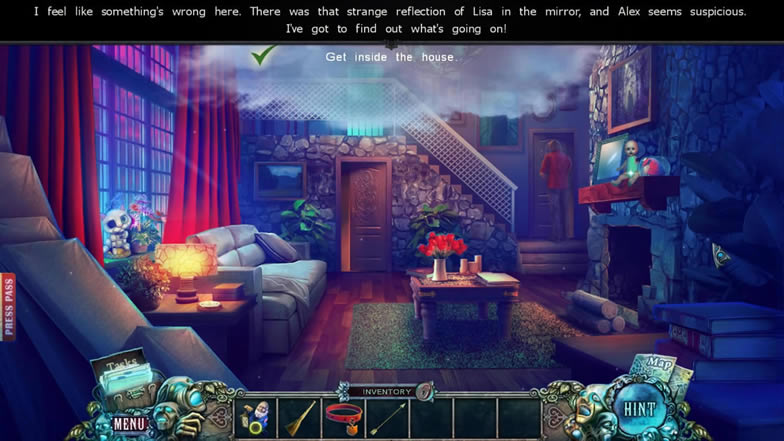Screen dimensions: 784x441
Task: Open the Press Pass side tab
Action: 8,307
